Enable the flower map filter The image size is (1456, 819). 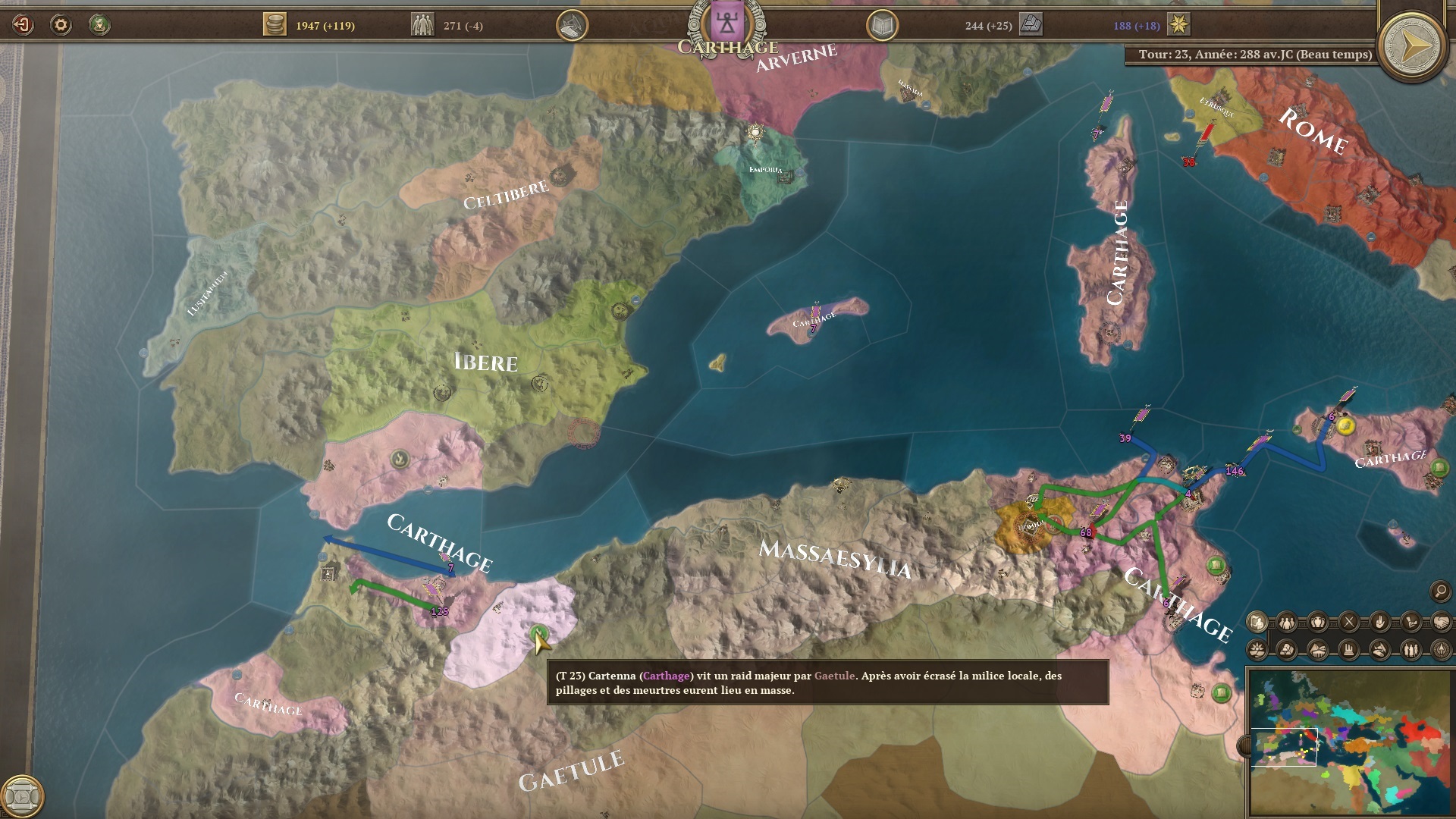click(x=1257, y=650)
